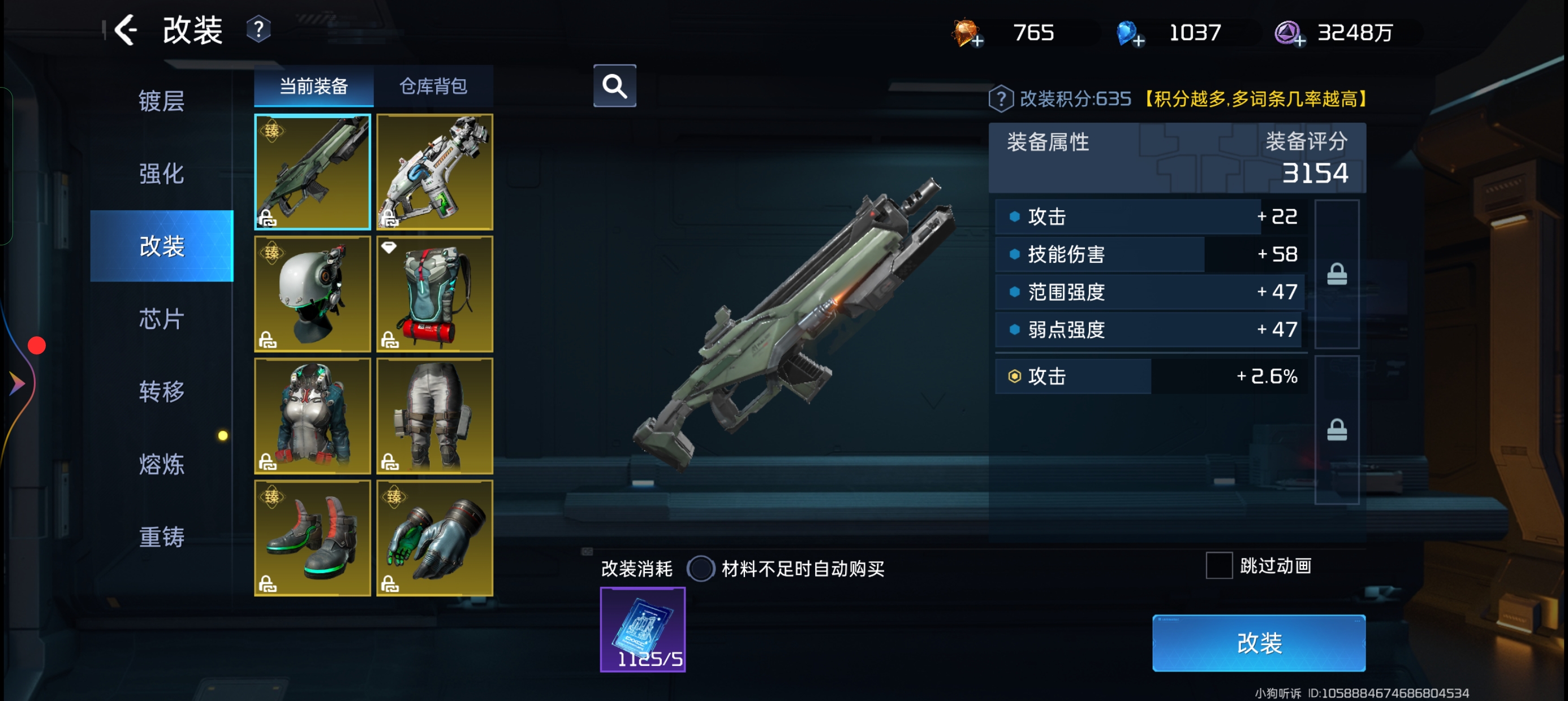1568x701 pixels.
Task: Enable the 跳过动画 checkbox
Action: click(1219, 566)
